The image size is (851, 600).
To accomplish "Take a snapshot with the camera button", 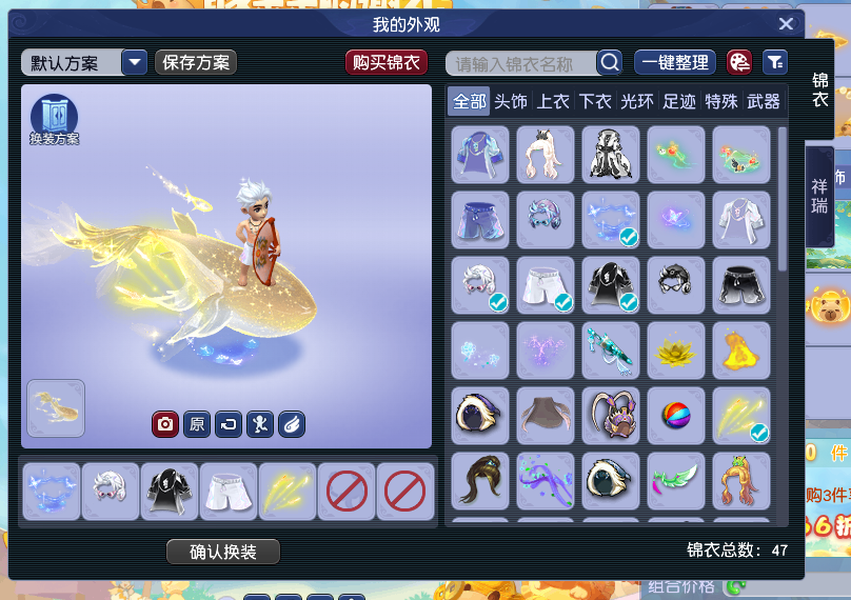I will [165, 424].
